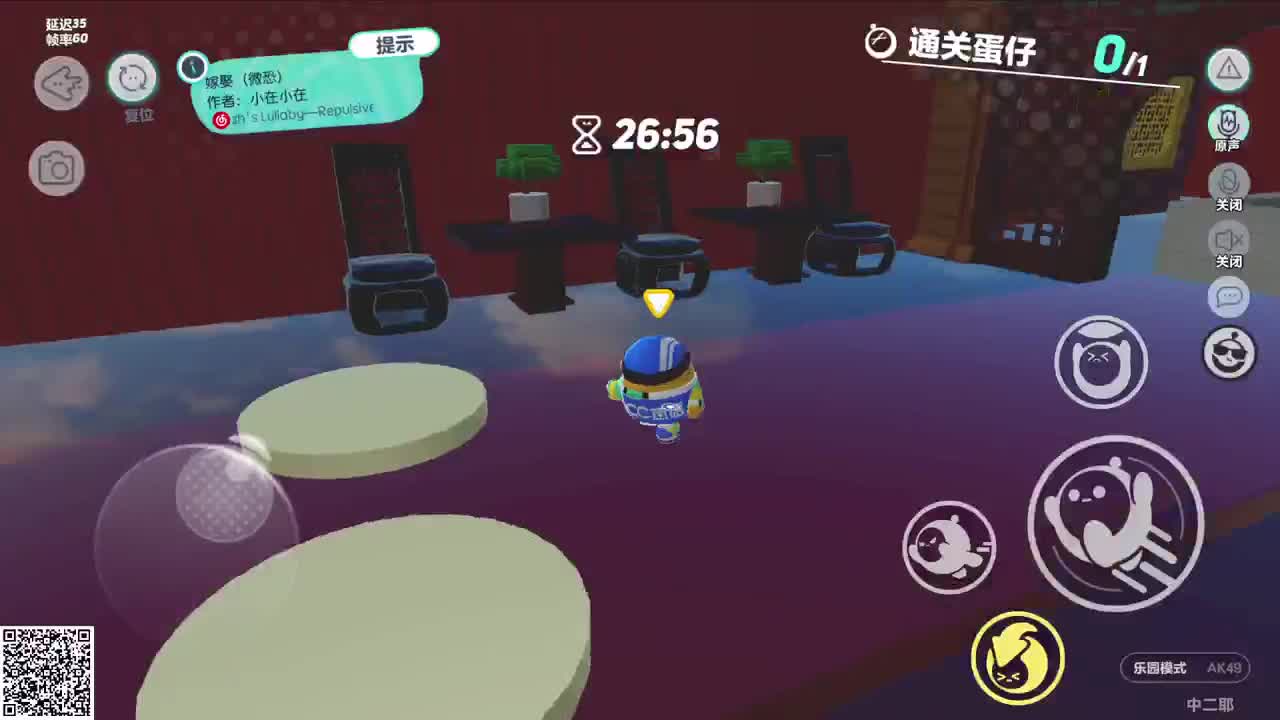Toggle the 原声 voice microphone

[x=1228, y=124]
